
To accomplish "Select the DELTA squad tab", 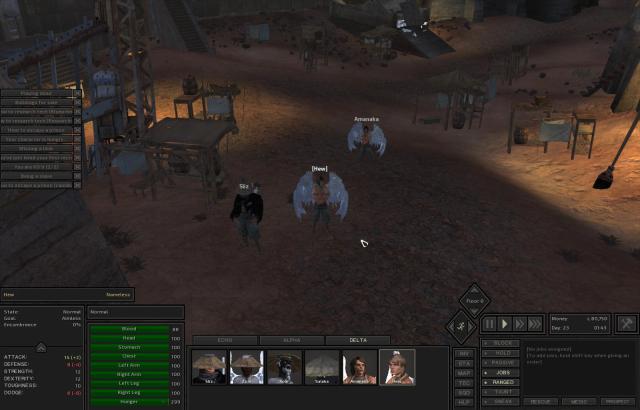I will 357,341.
